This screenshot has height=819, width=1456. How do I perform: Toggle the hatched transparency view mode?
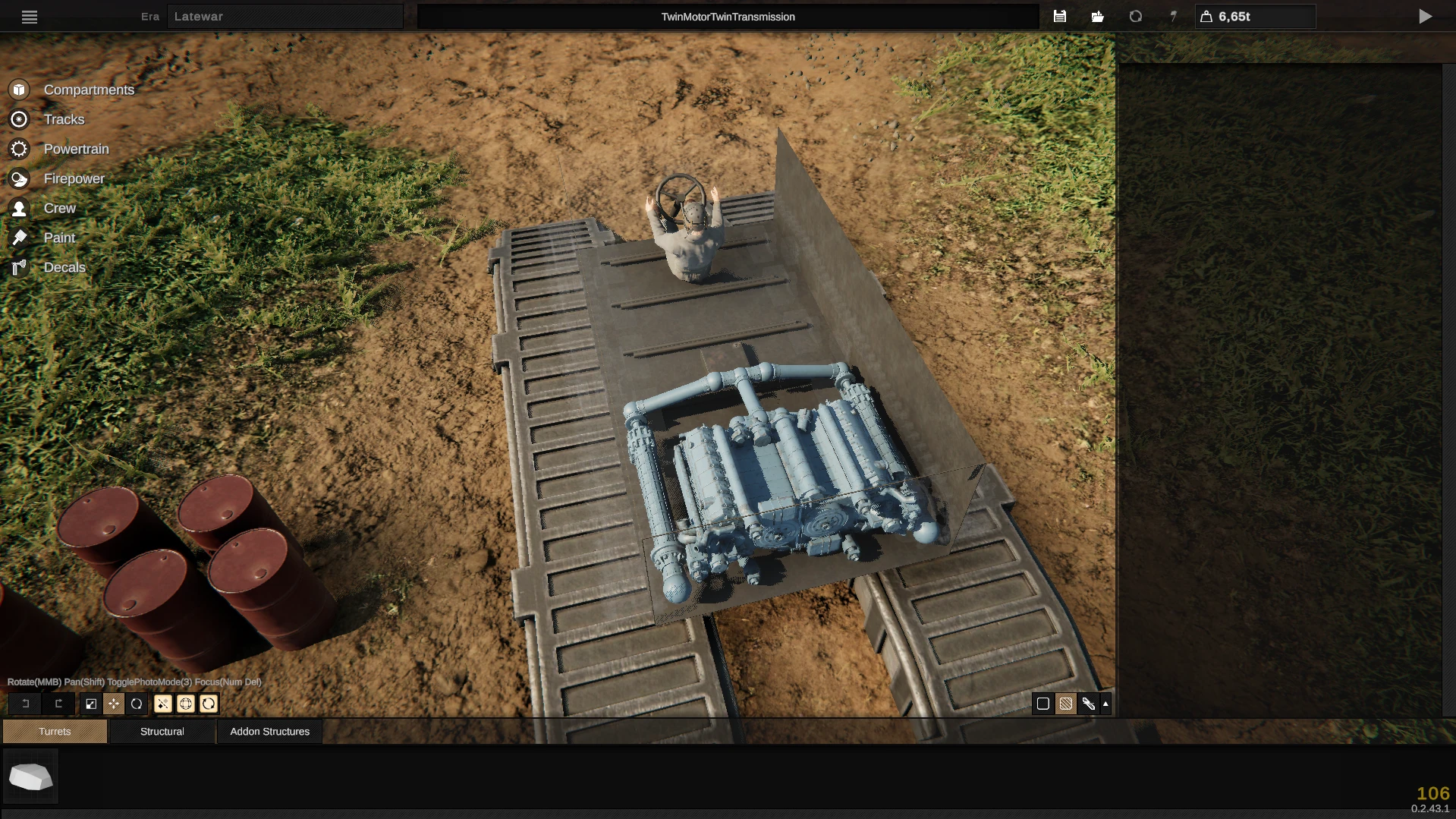pos(1064,704)
